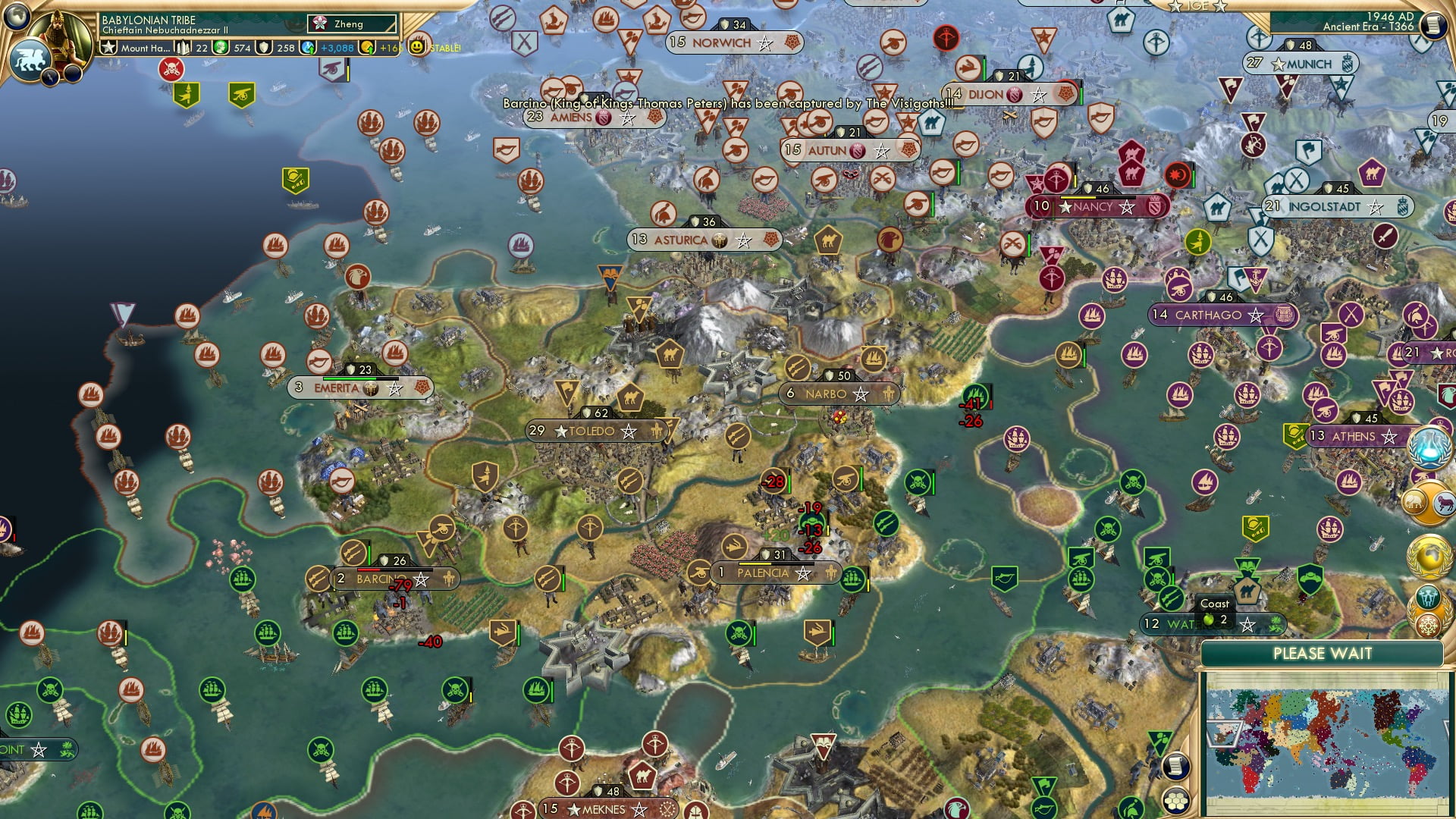Open minimap scroll options button

(x=1176, y=766)
